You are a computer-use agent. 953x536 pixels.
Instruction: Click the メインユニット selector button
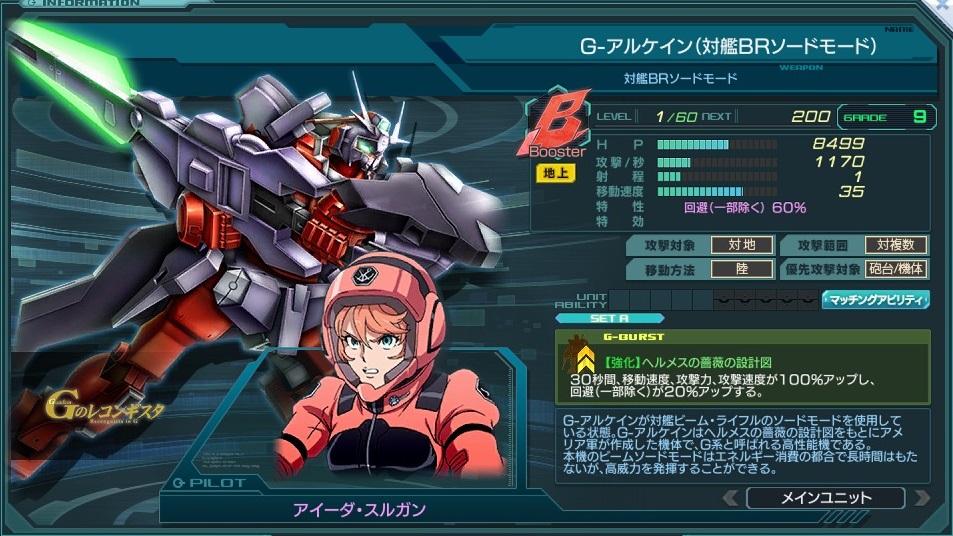click(825, 497)
